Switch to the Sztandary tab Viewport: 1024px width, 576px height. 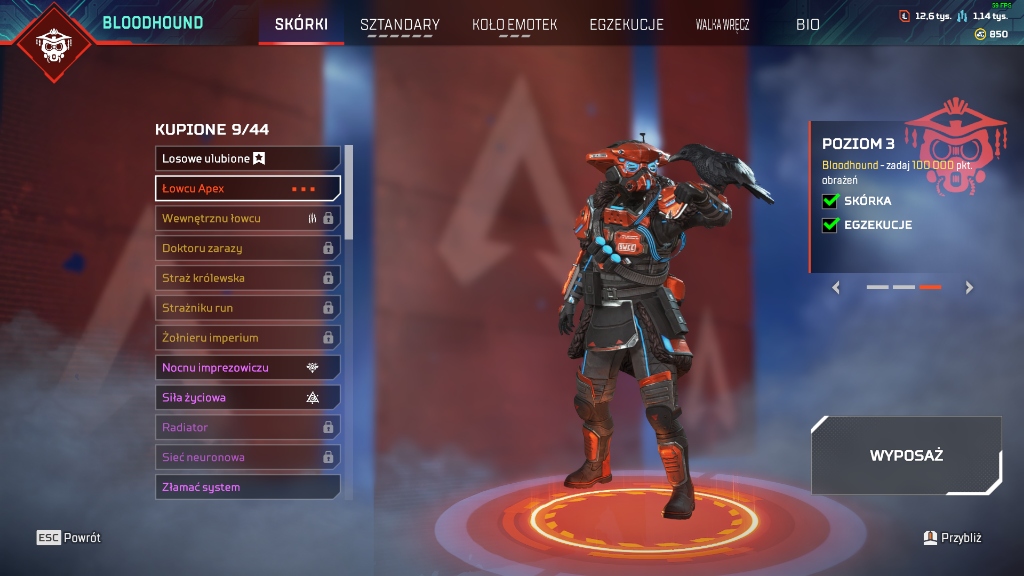pyautogui.click(x=399, y=24)
